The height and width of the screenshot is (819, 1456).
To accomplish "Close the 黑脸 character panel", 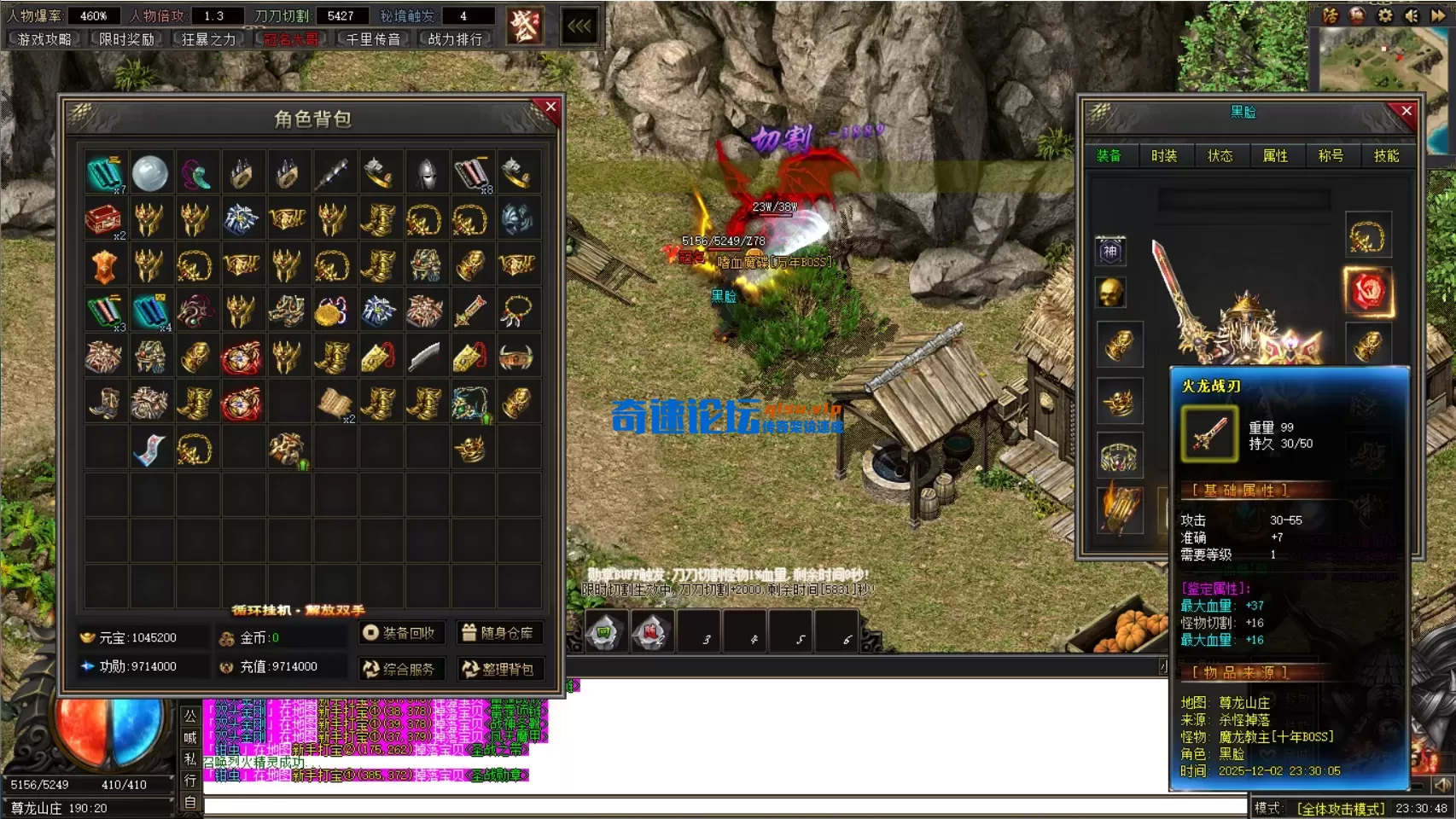I will pyautogui.click(x=1406, y=111).
